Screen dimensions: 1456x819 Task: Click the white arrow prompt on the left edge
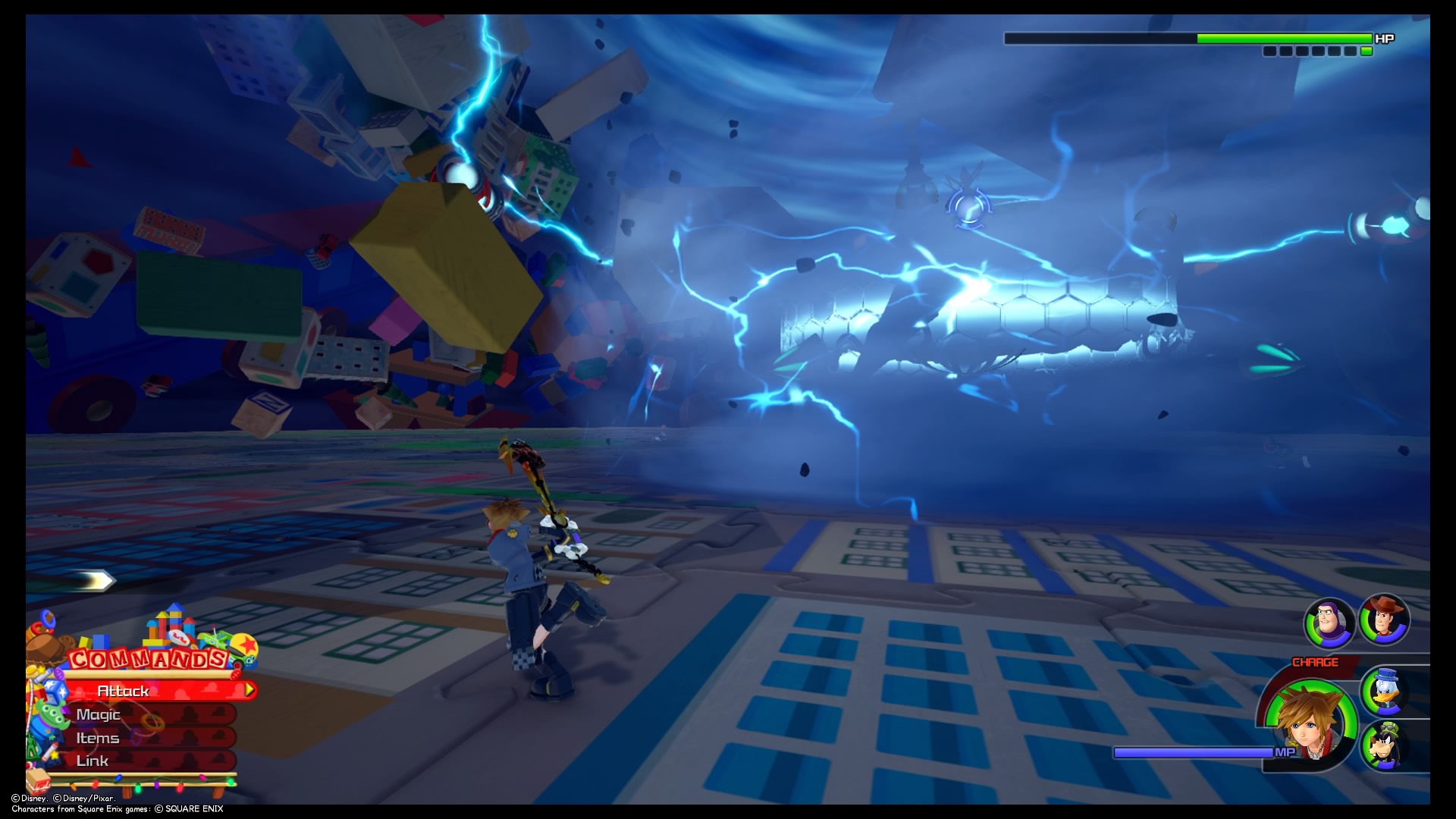click(95, 580)
